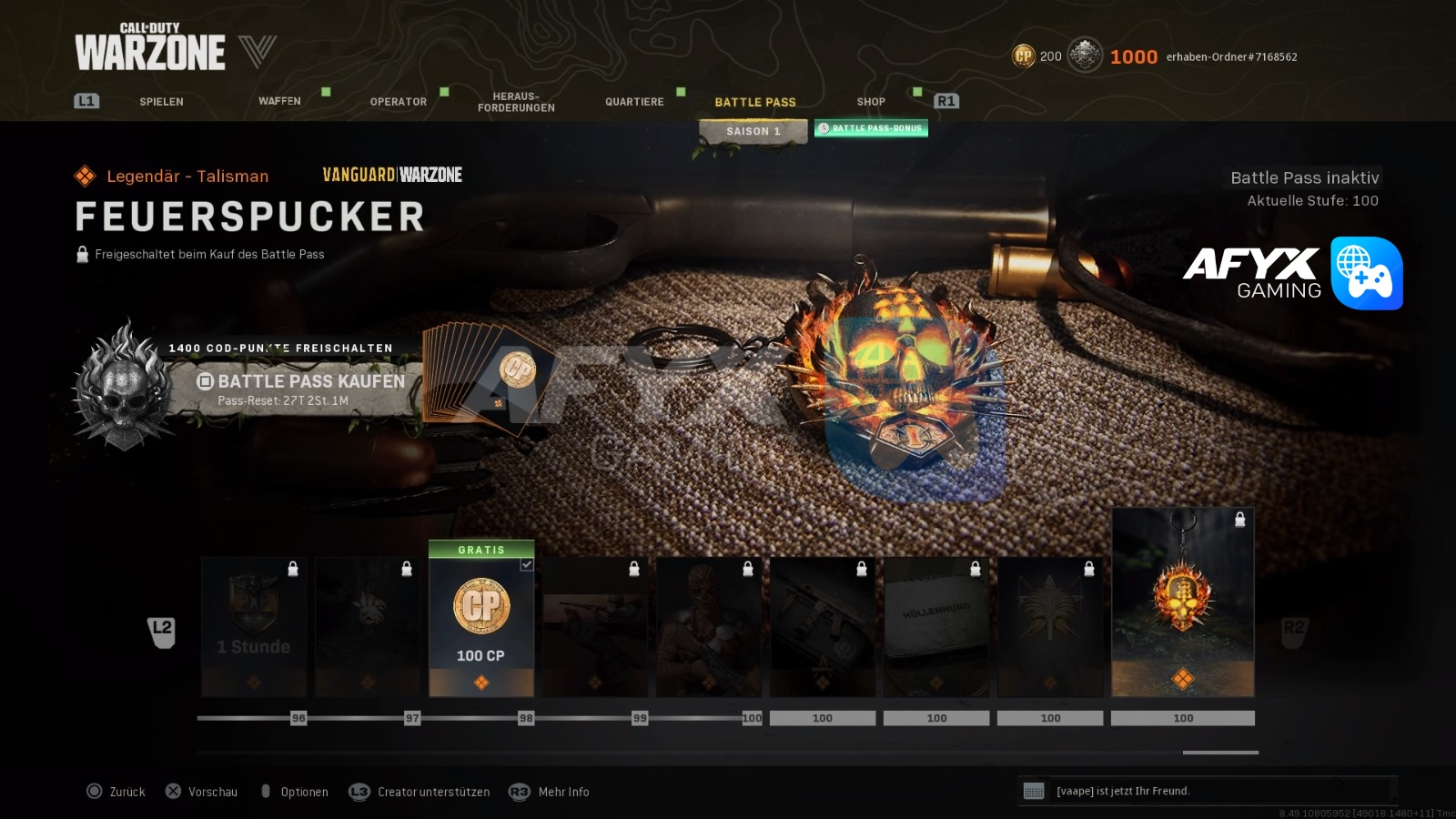Choose Creator unterstützen
This screenshot has height=819, width=1456.
432,792
